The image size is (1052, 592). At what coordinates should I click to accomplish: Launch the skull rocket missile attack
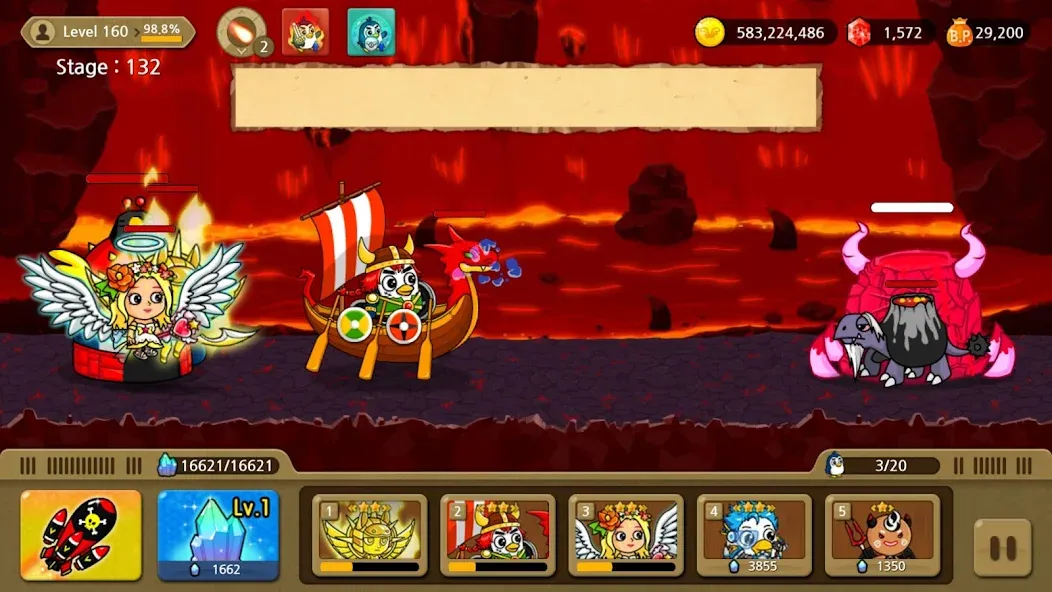(81, 536)
